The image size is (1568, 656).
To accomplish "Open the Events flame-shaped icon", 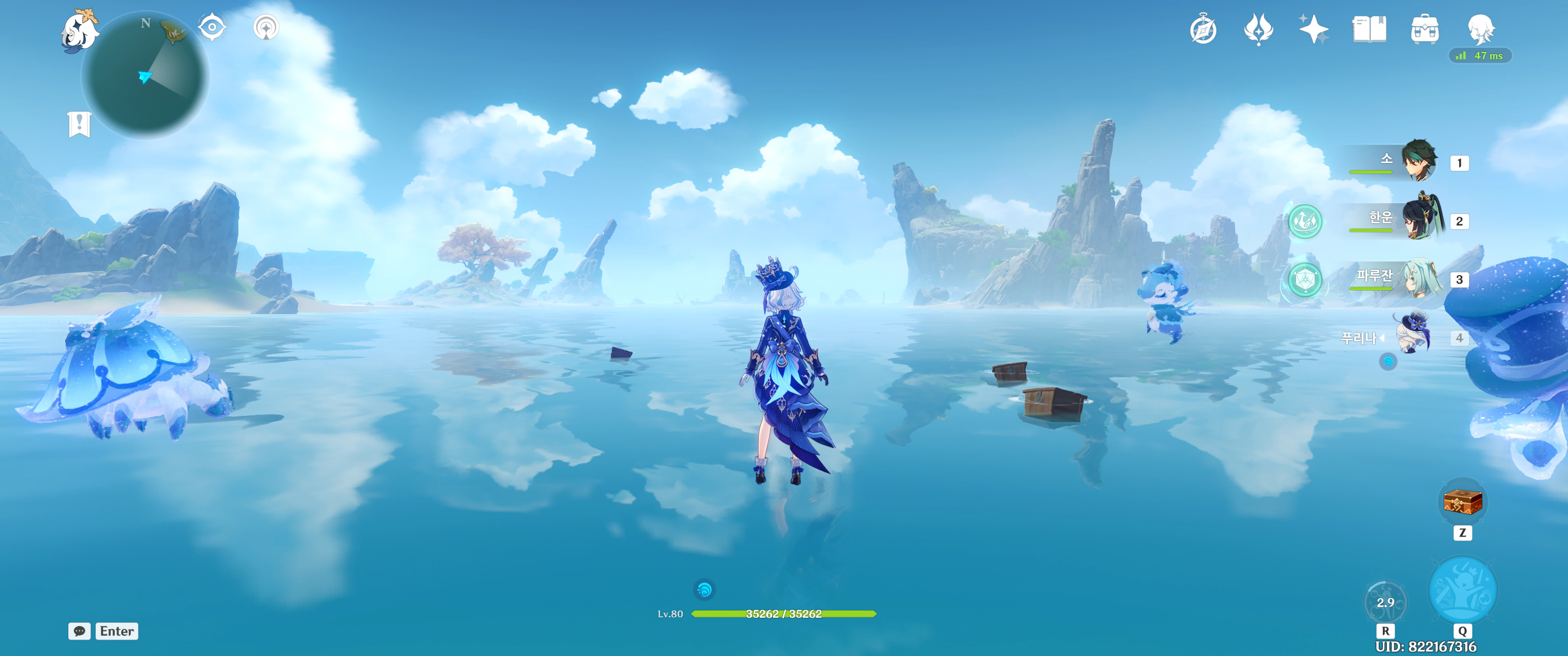I will [x=1258, y=29].
